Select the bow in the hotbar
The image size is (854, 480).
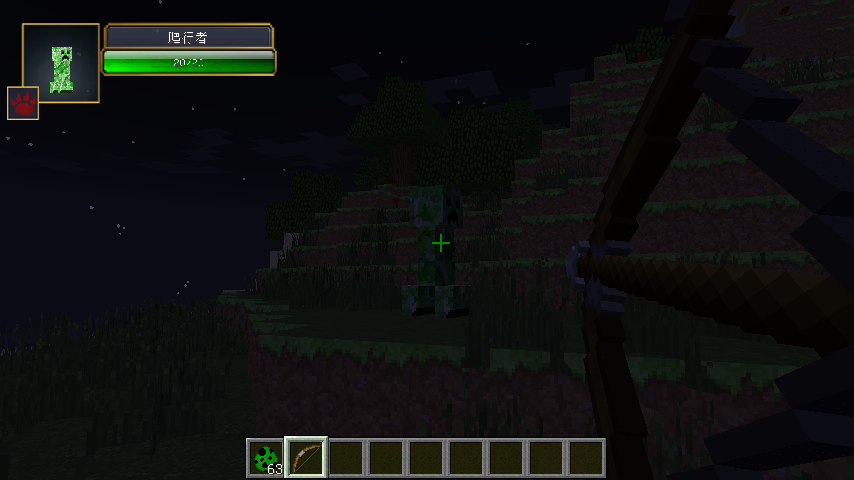pos(306,458)
